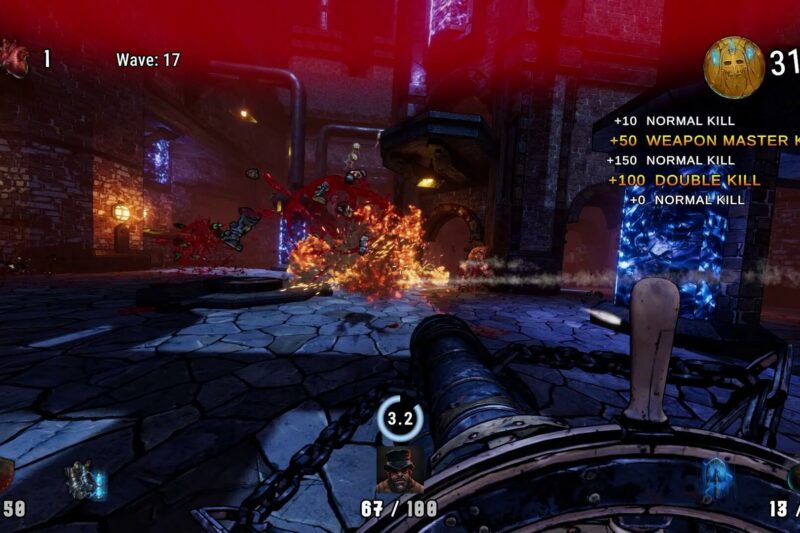
Task: Click the circular cooldown timer ring
Action: pyautogui.click(x=400, y=418)
